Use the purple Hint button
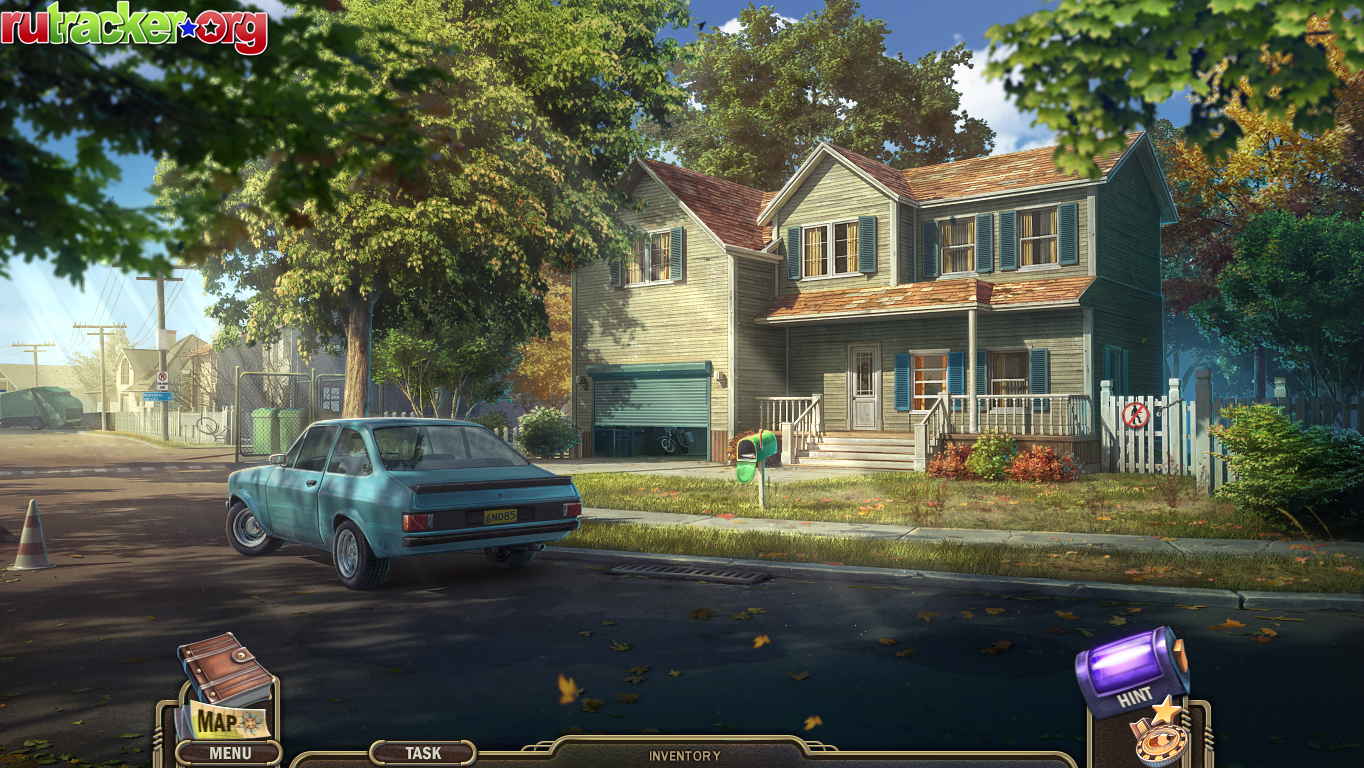Screen dimensions: 1364x768 [1131, 670]
